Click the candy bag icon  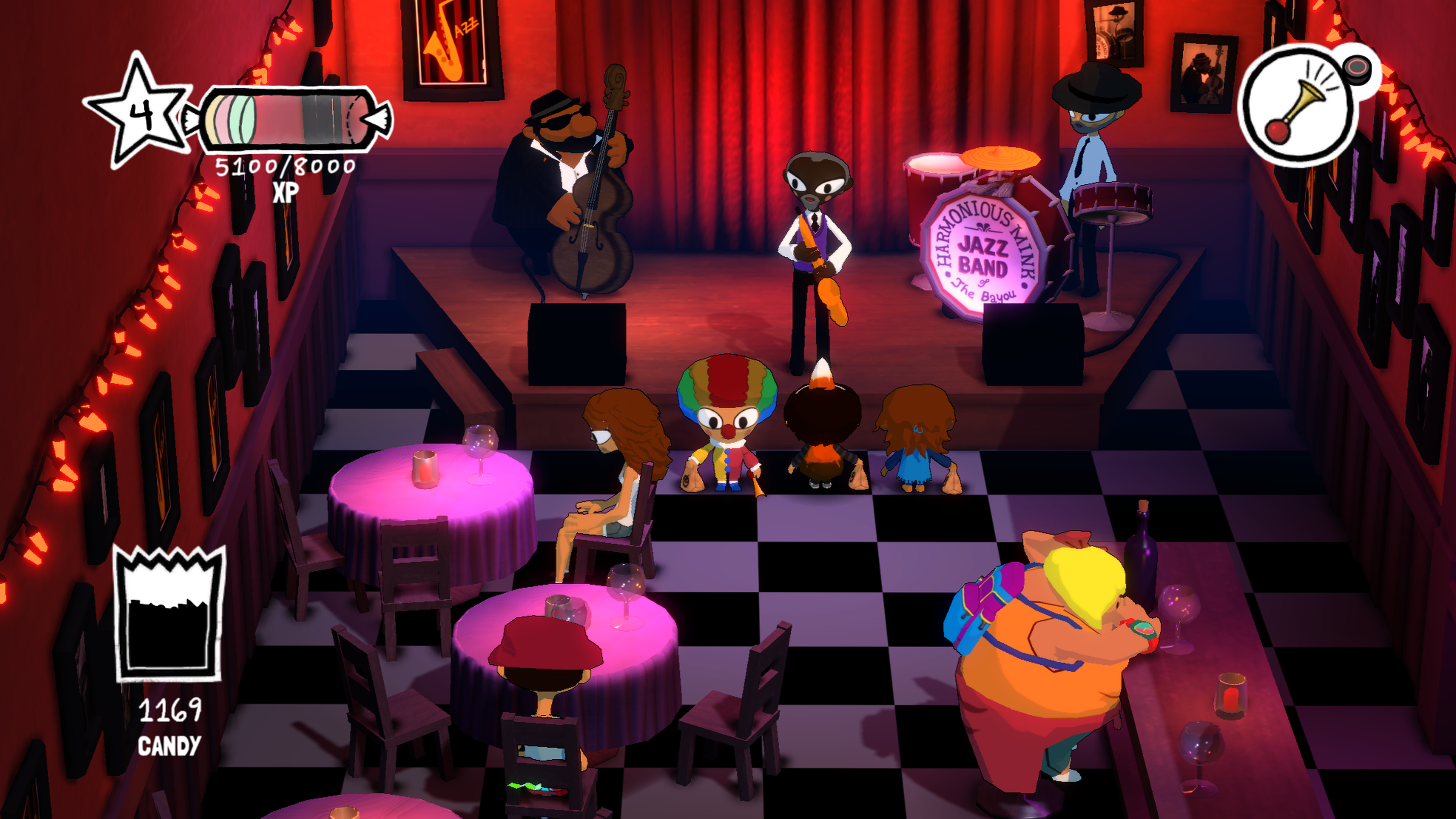tap(169, 615)
